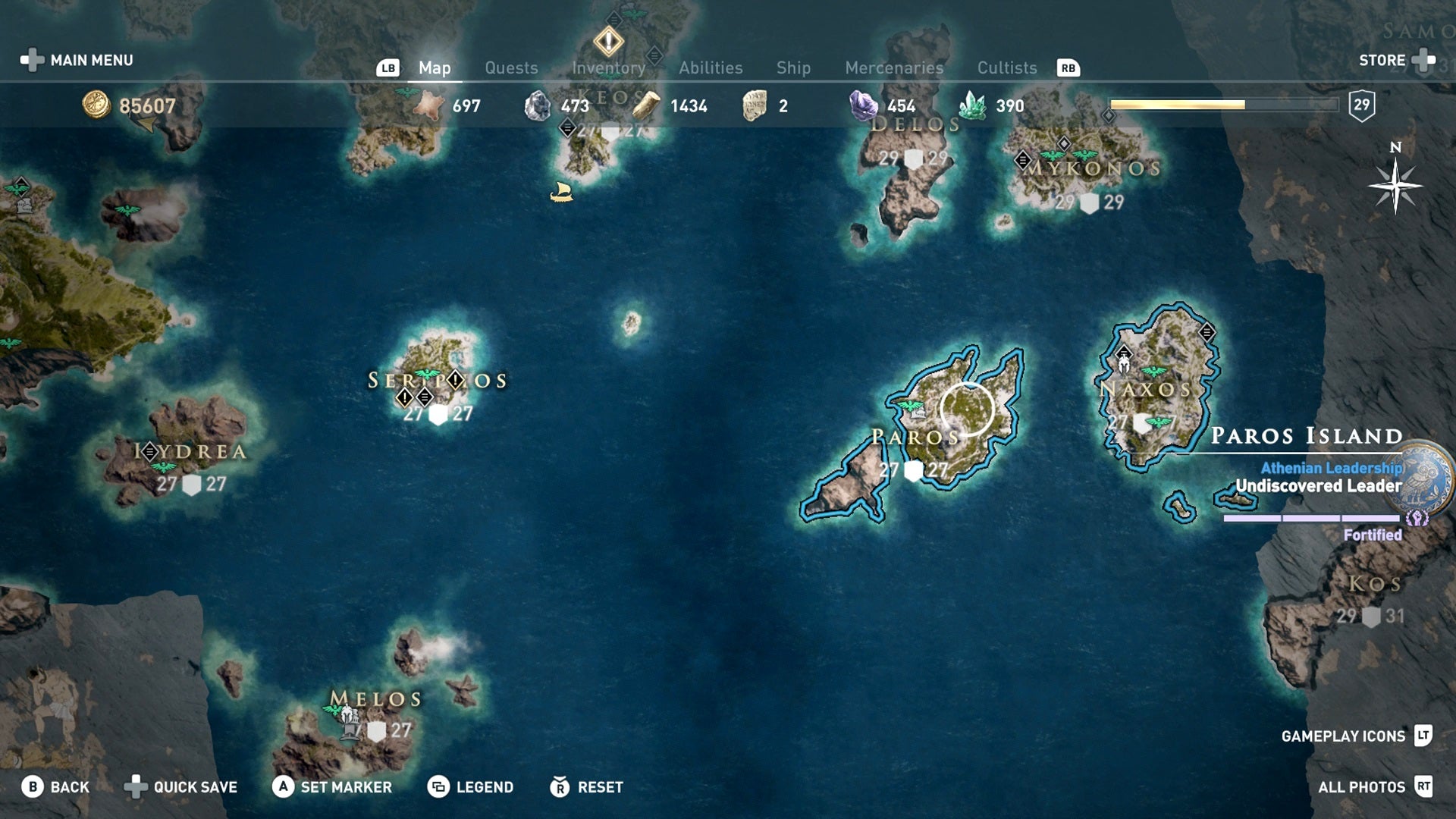
Task: Open the Cultists tab
Action: click(1007, 67)
